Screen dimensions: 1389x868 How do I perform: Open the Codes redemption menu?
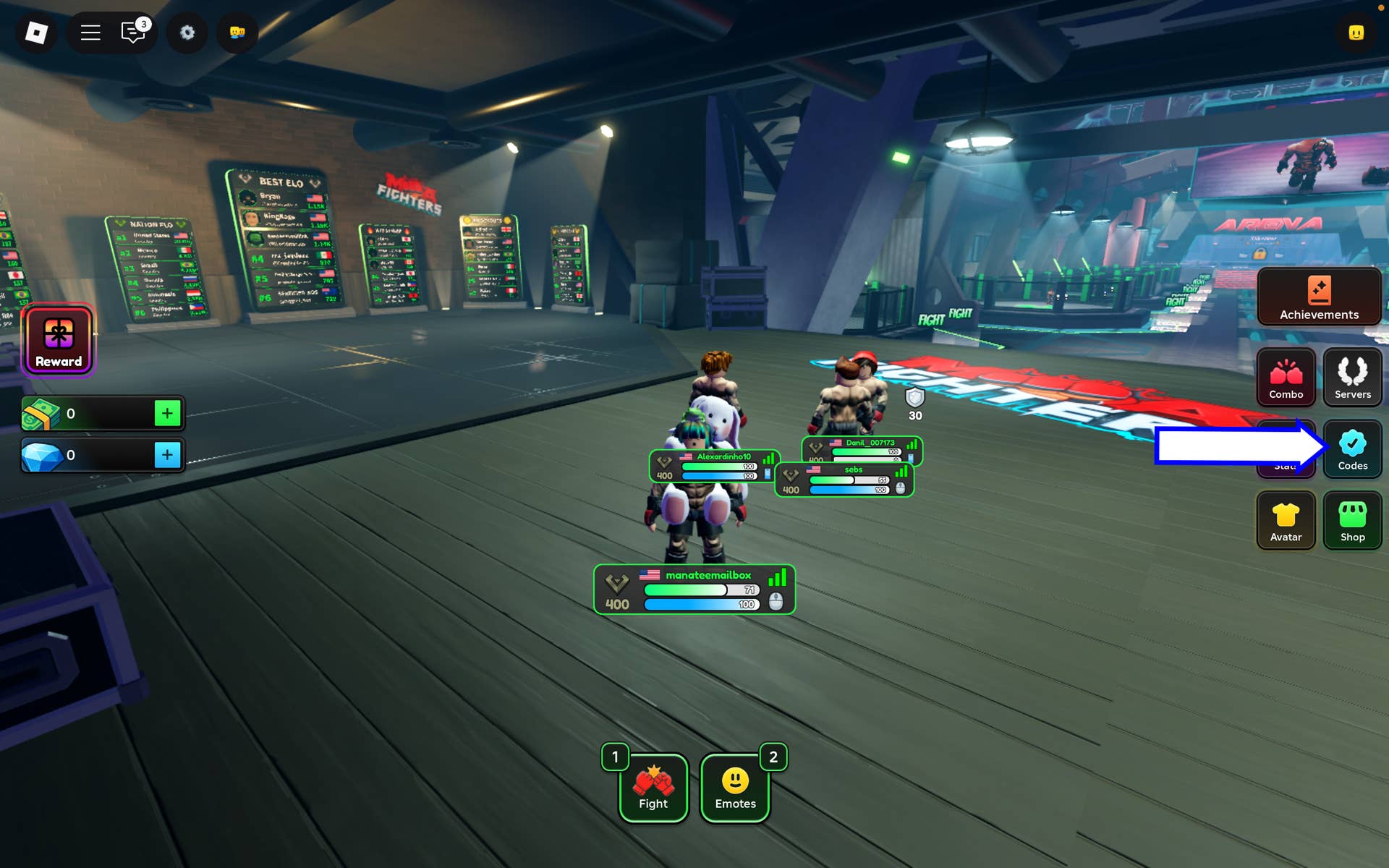tap(1352, 448)
